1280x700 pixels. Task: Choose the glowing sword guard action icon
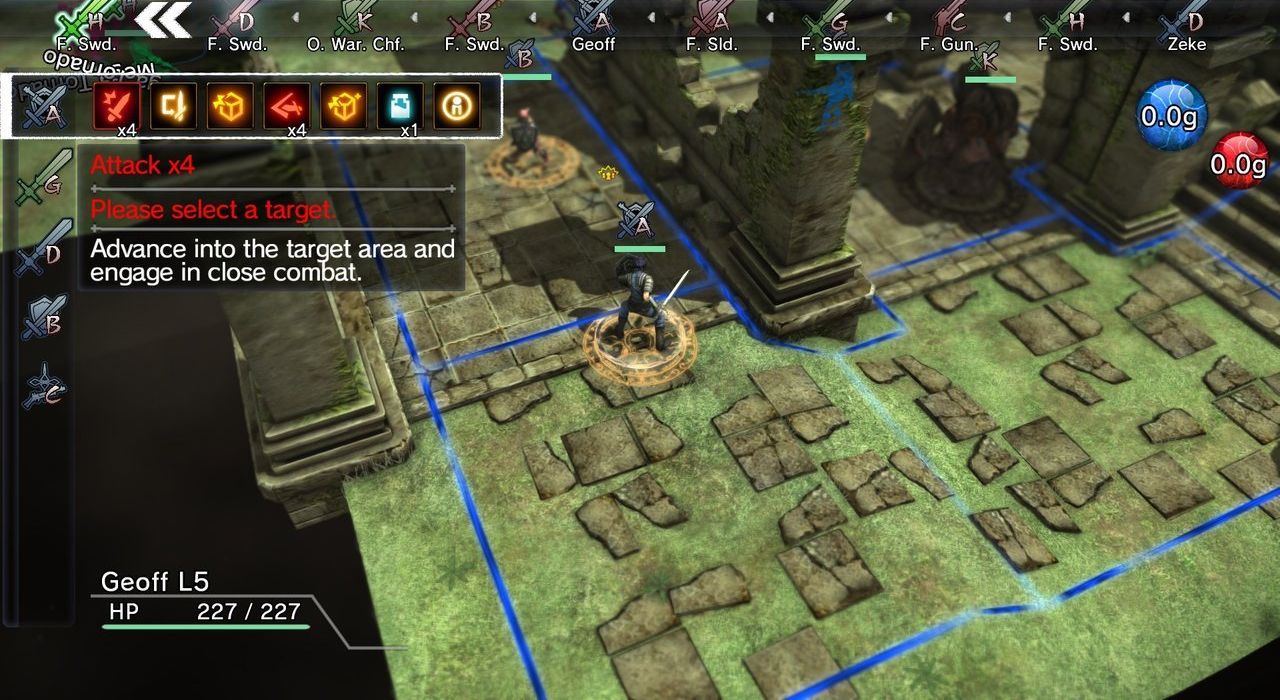pos(173,105)
